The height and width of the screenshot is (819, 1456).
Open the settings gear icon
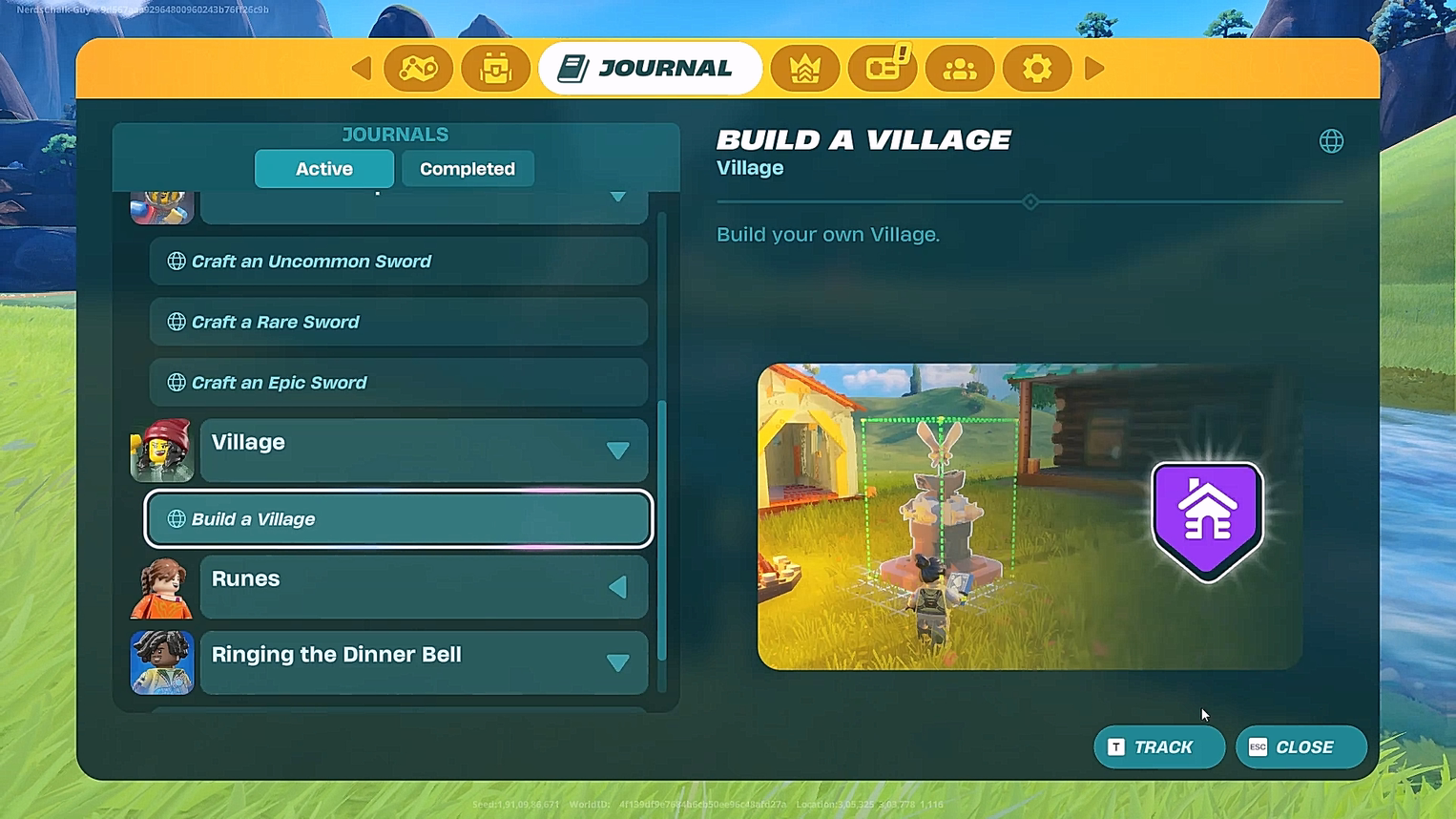(1036, 68)
